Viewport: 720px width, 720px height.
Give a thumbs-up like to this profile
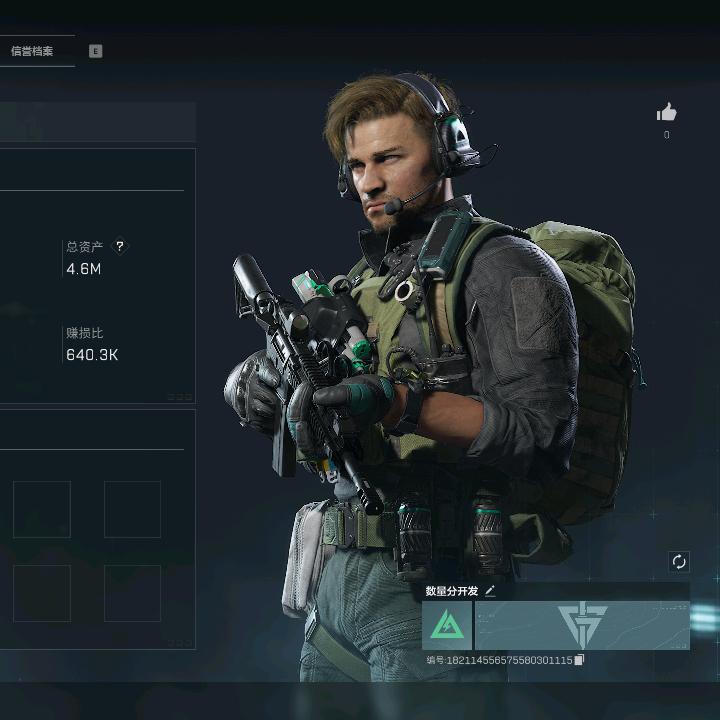tap(666, 113)
